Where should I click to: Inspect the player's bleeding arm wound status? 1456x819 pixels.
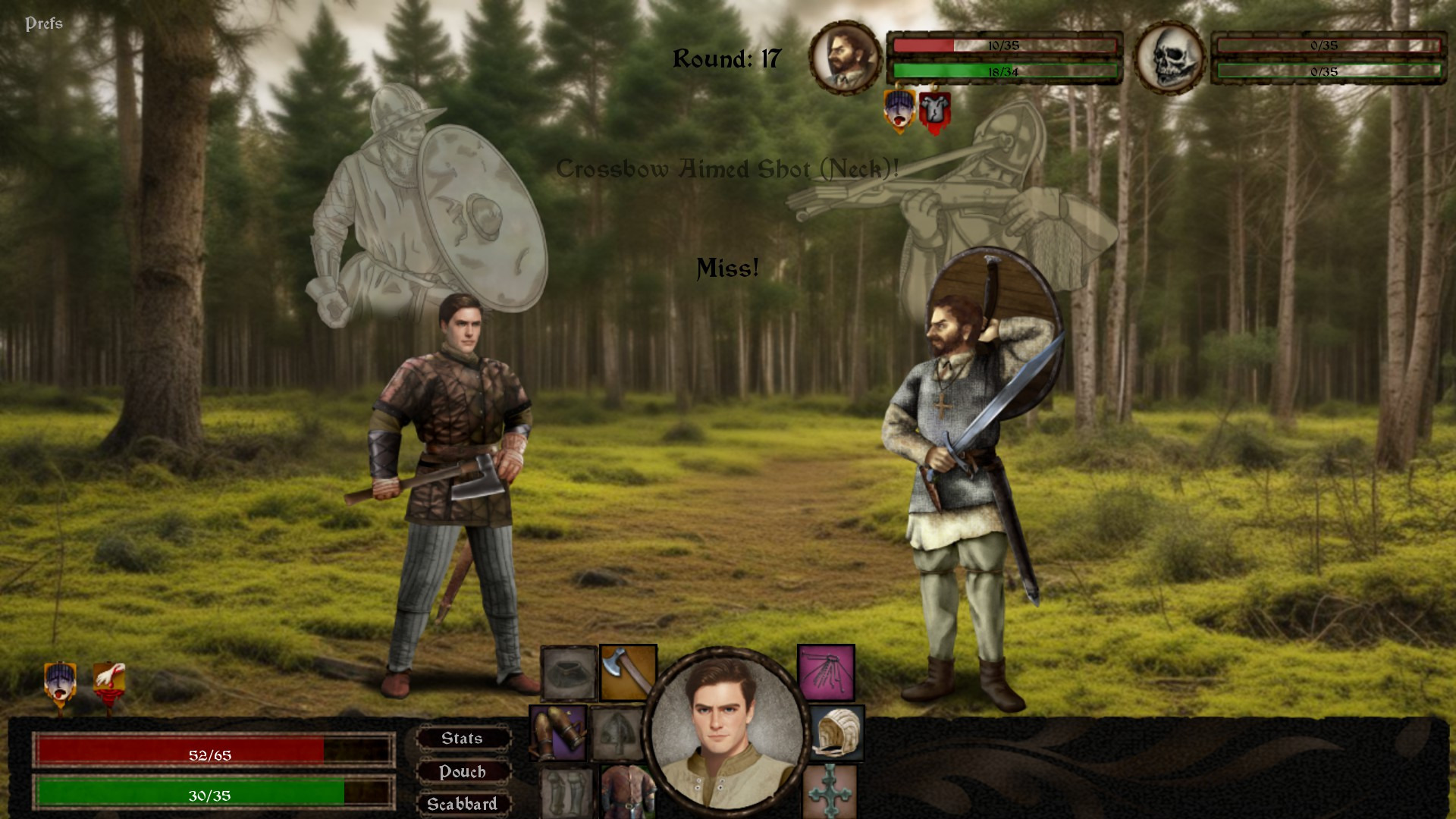[x=108, y=684]
